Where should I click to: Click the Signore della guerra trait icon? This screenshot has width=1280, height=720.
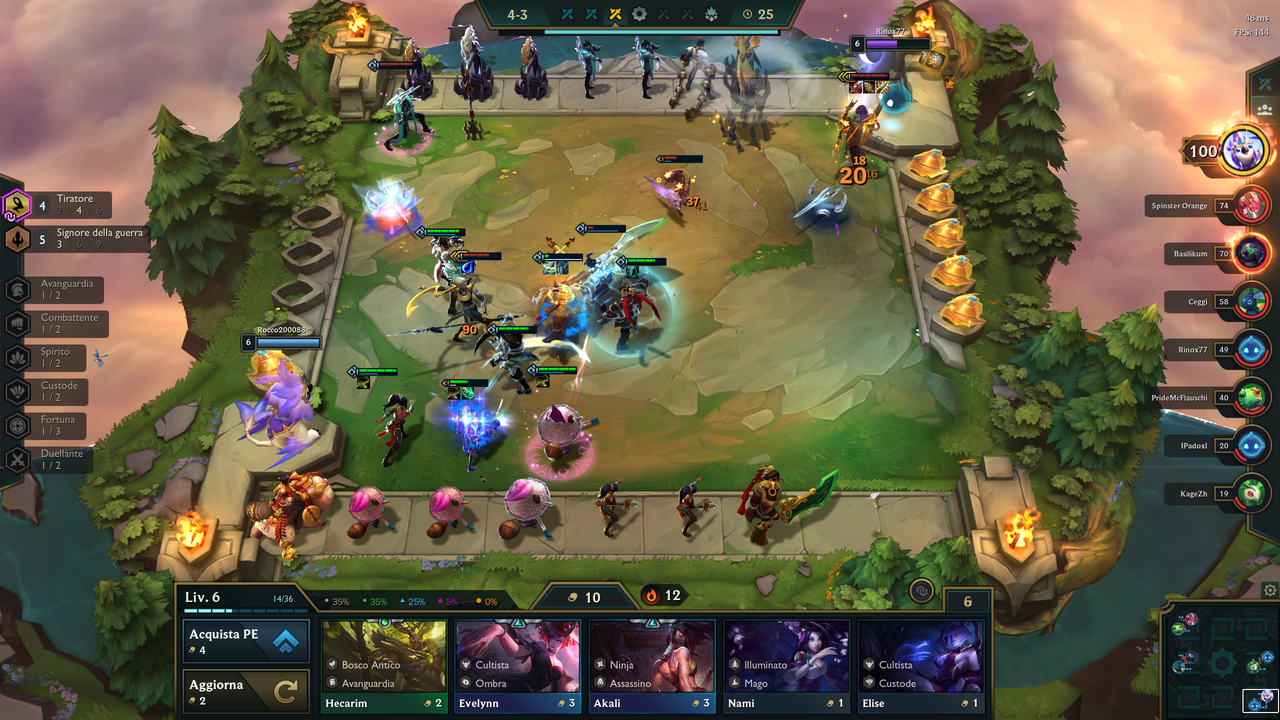click(x=17, y=241)
